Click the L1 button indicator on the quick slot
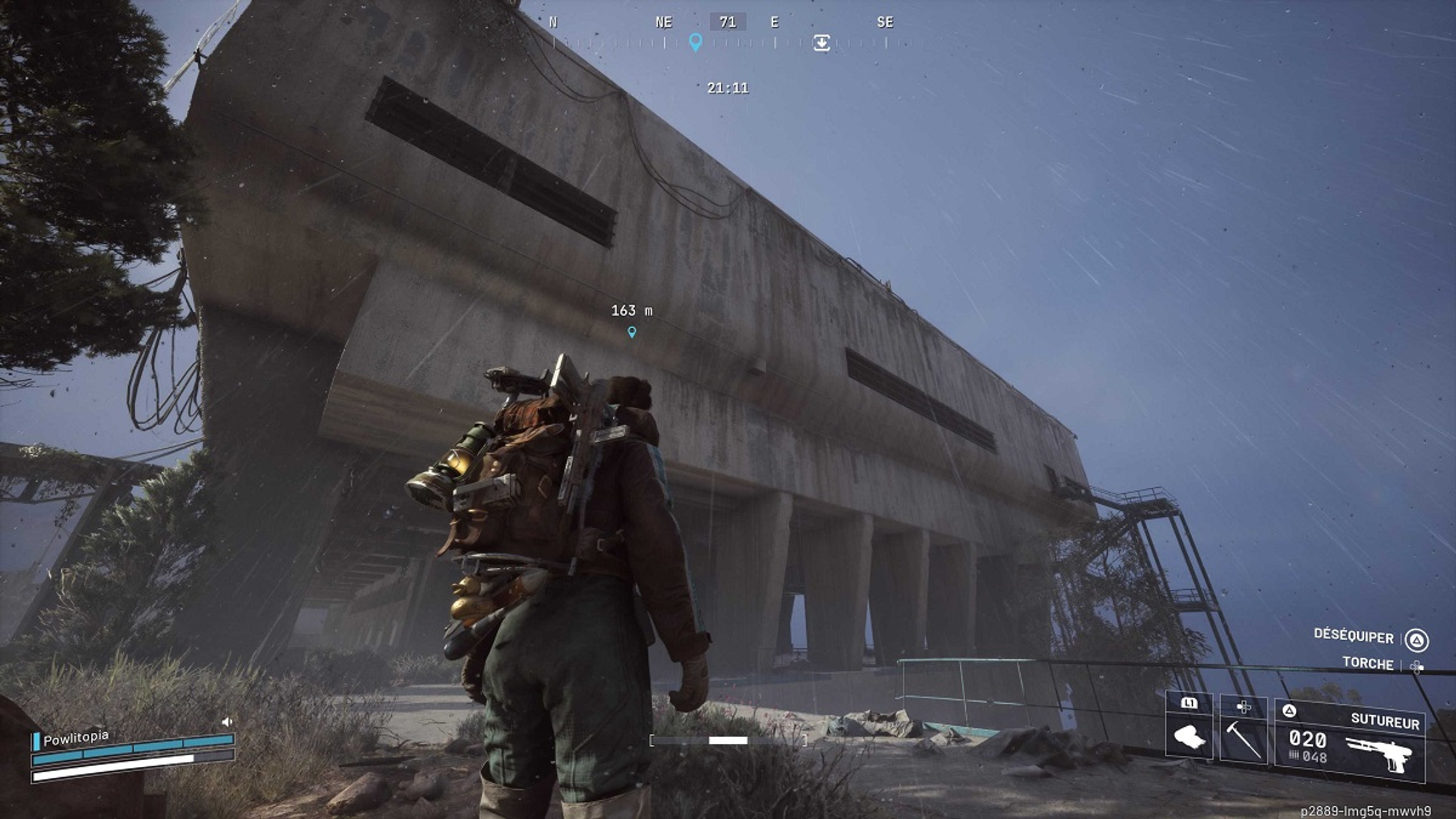Screen dimensions: 1456x819 [x=1190, y=703]
